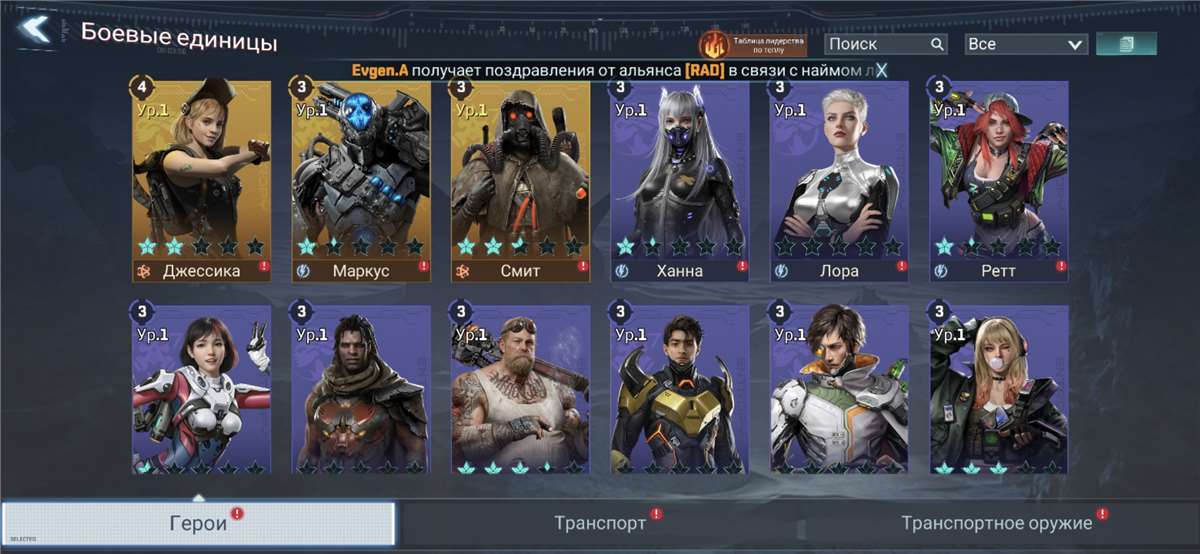The image size is (1200, 554).
Task: Select hero card Джессика
Action: (201, 180)
